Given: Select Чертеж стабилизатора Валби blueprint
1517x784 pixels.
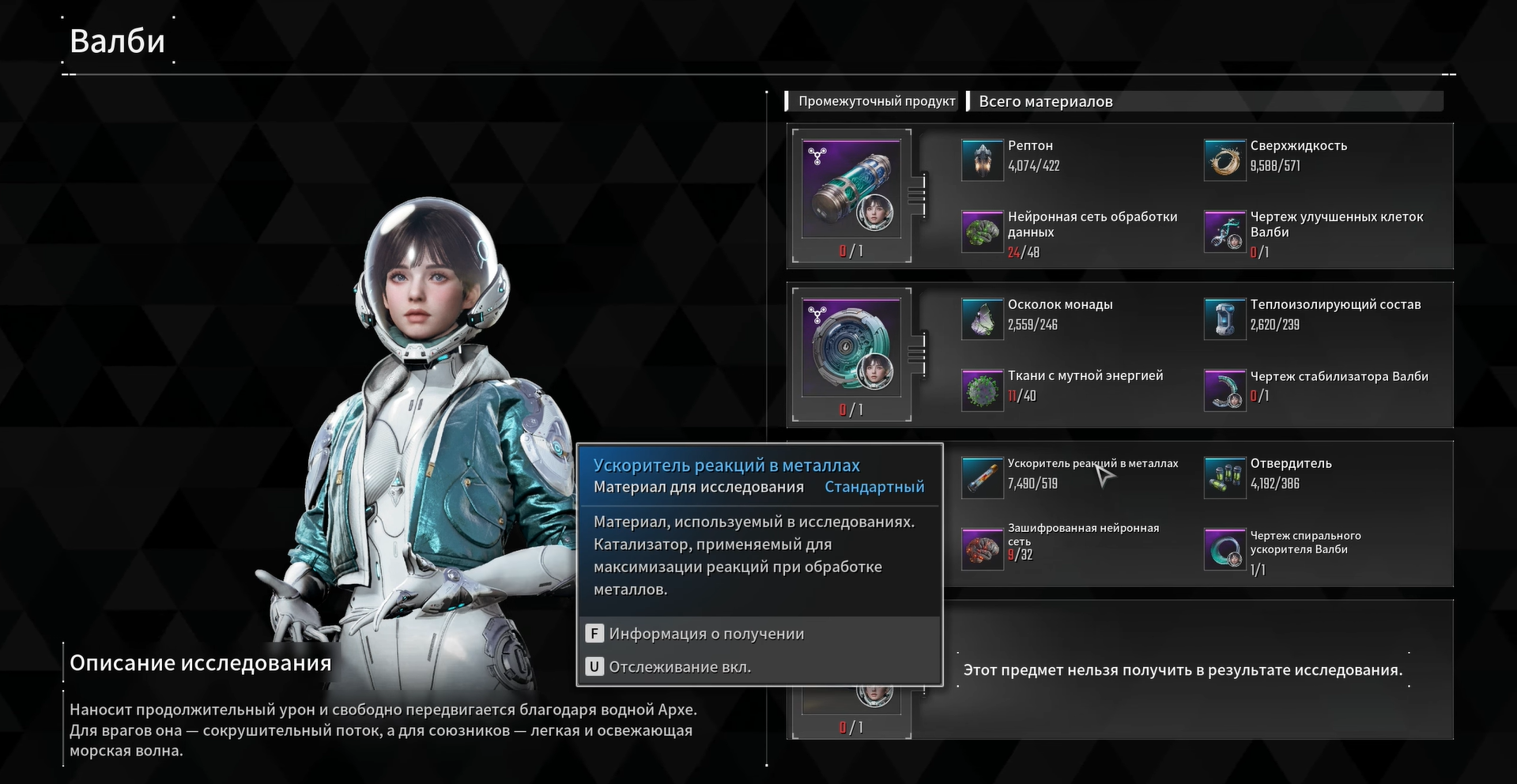Looking at the screenshot, I should (x=1224, y=390).
